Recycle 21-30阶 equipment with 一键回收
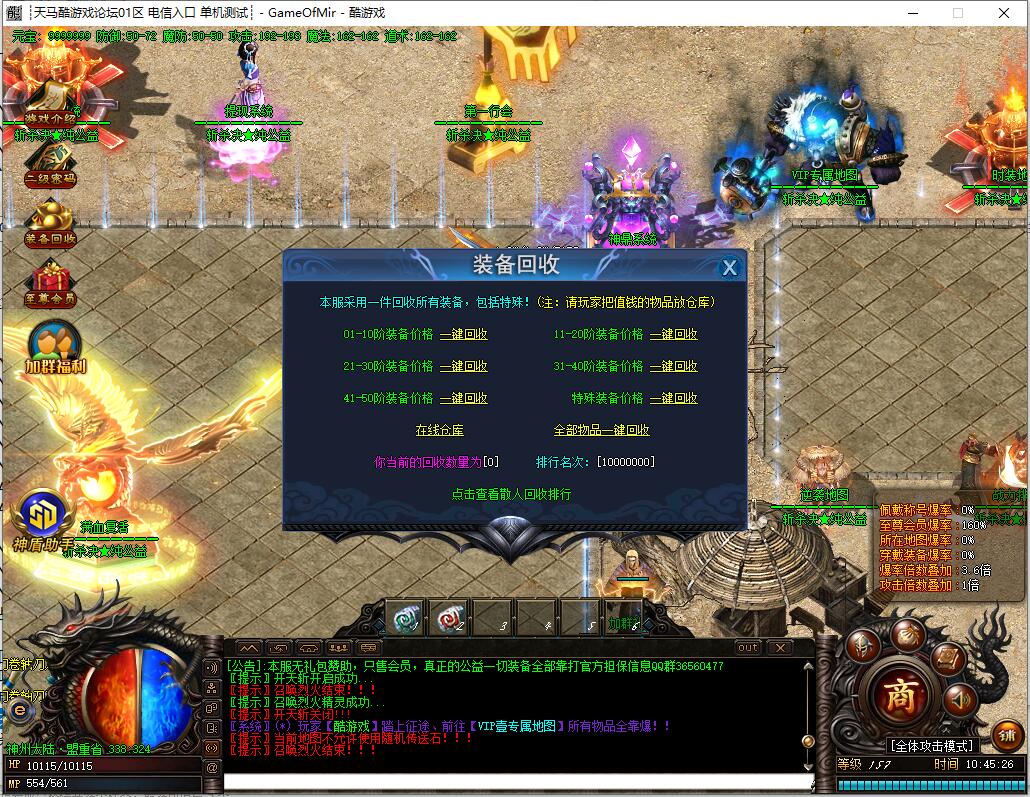The image size is (1030, 797). (464, 367)
